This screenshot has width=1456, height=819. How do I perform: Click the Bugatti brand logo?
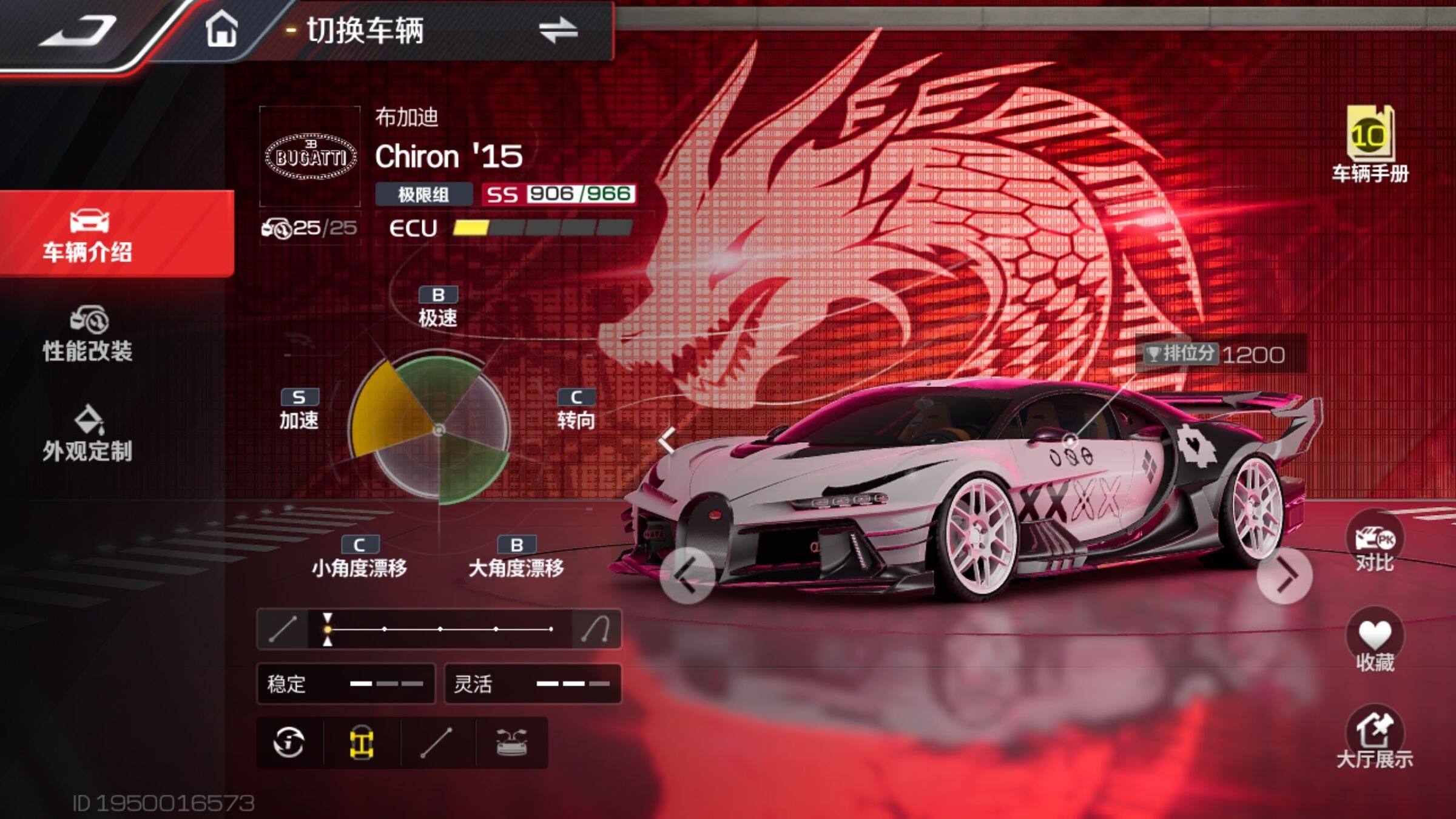tap(310, 157)
